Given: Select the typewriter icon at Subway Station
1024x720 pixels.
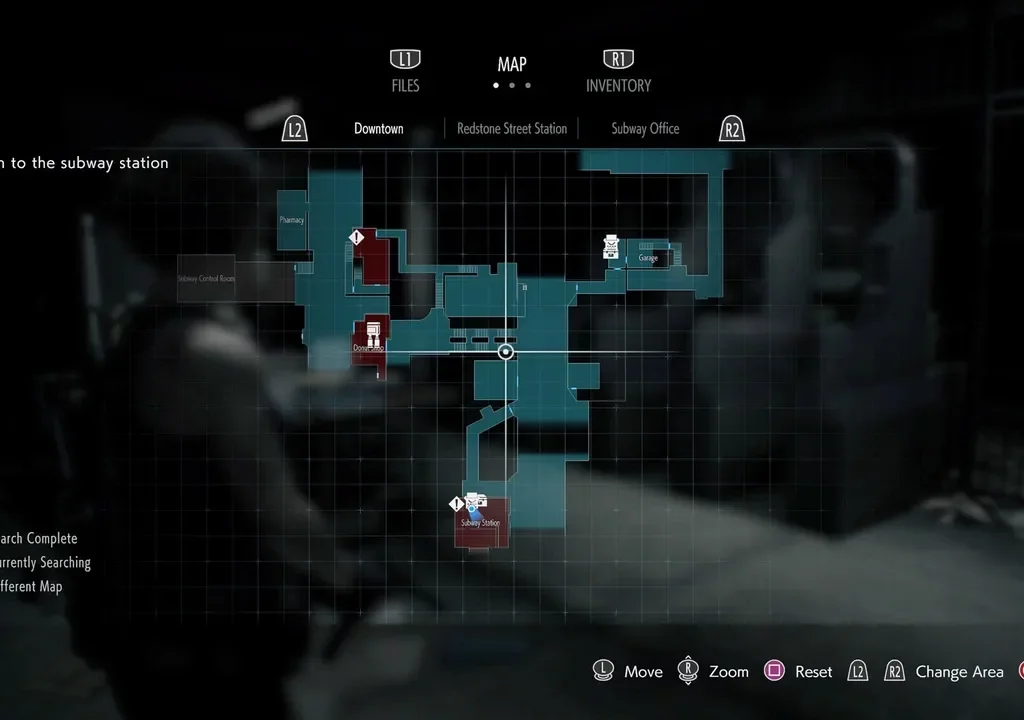Looking at the screenshot, I should point(476,501).
